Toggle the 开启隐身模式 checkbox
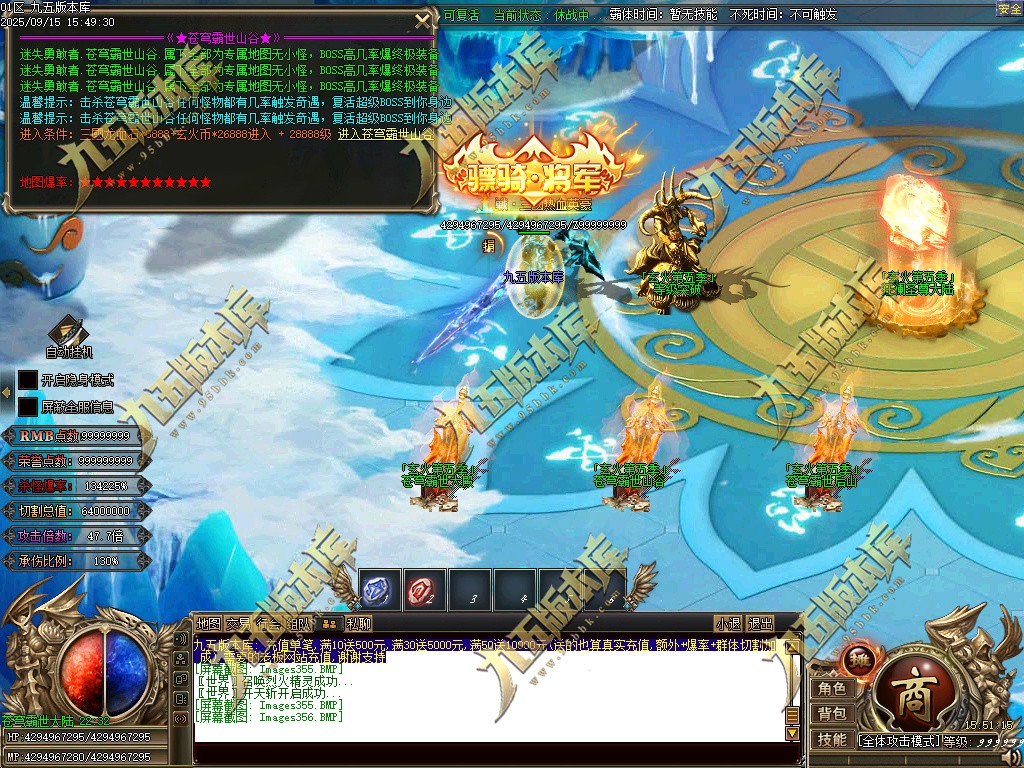The width and height of the screenshot is (1024, 768). pos(28,380)
